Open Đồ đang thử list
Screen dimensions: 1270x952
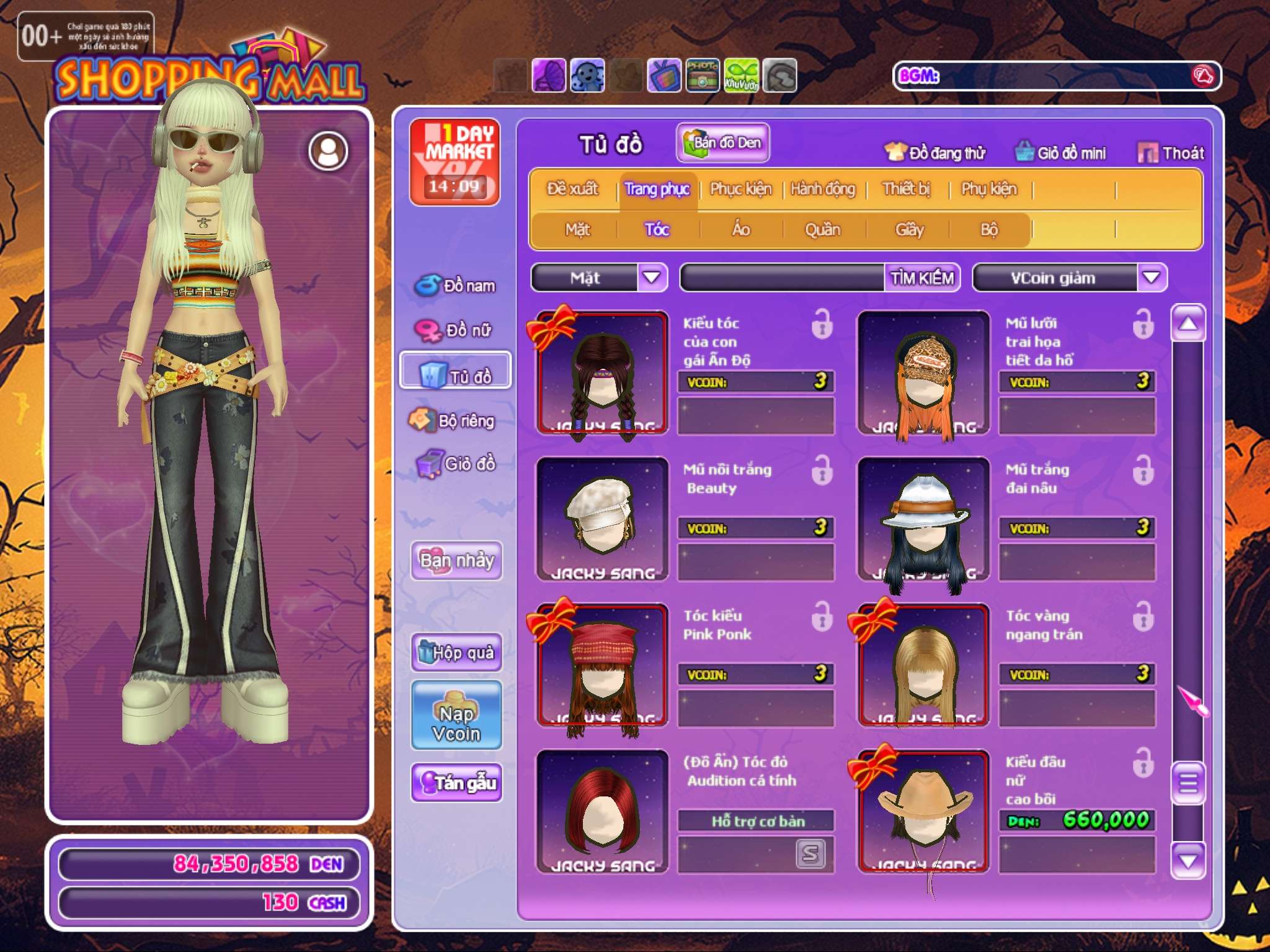[935, 152]
